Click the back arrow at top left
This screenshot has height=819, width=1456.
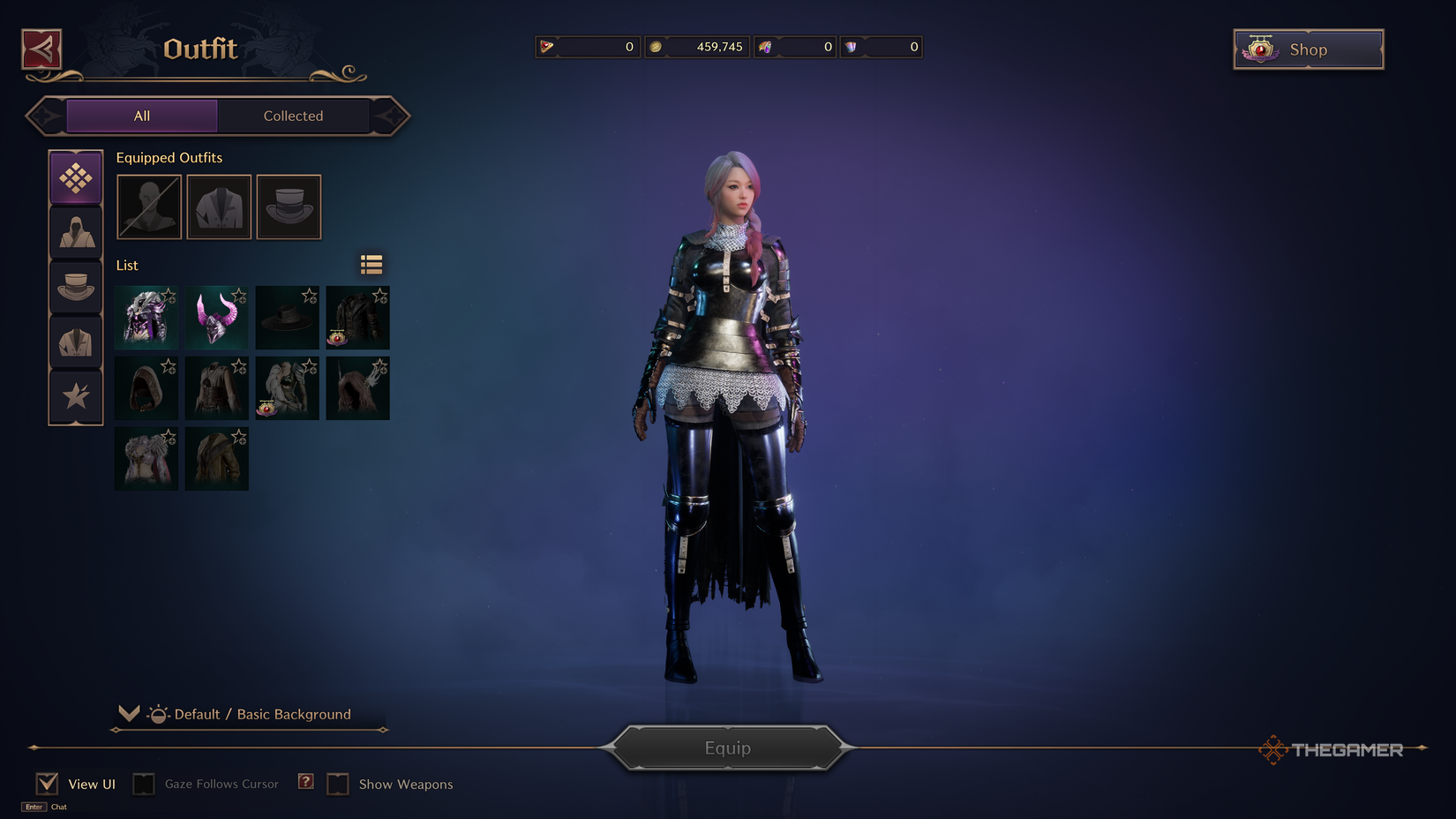tap(41, 49)
